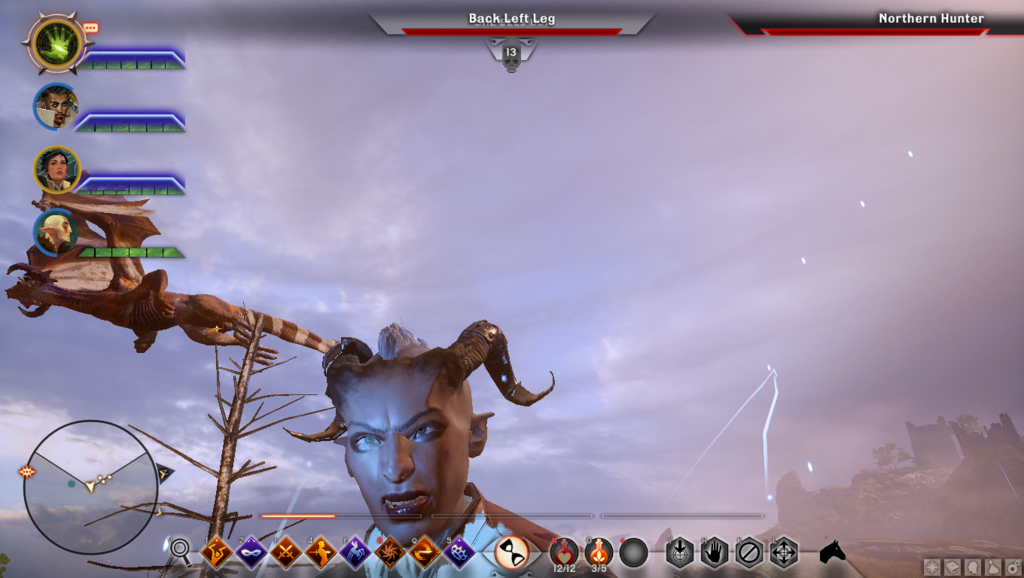Open the character head profile shortcut

point(973,567)
